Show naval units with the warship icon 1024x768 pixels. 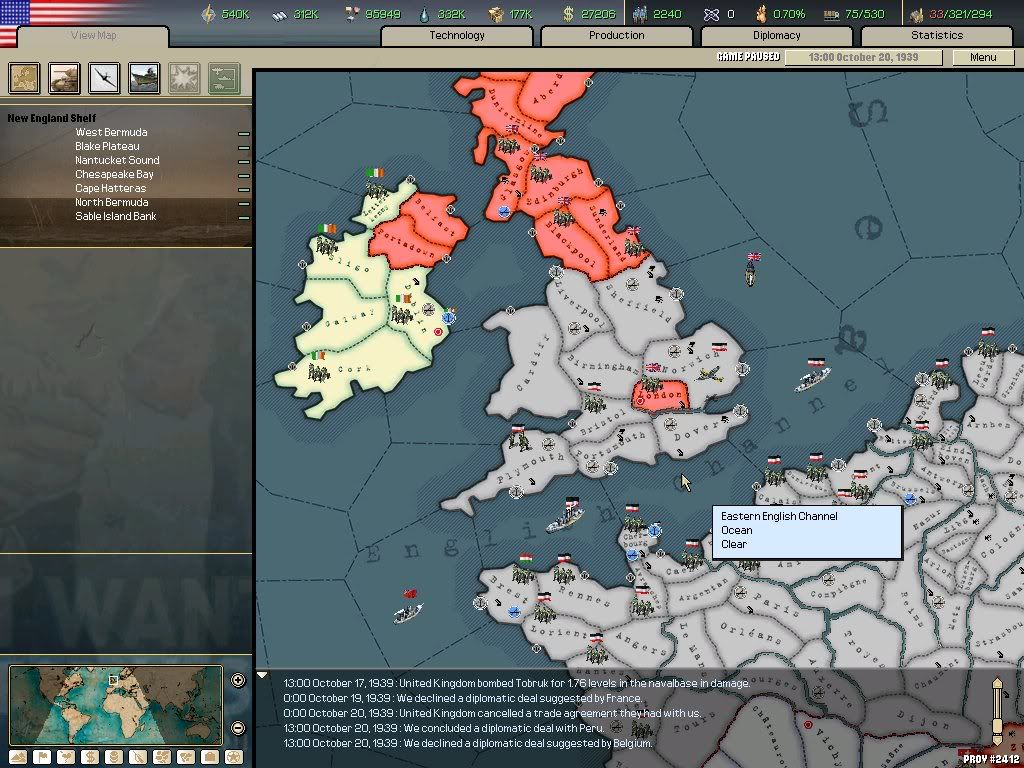tap(145, 77)
